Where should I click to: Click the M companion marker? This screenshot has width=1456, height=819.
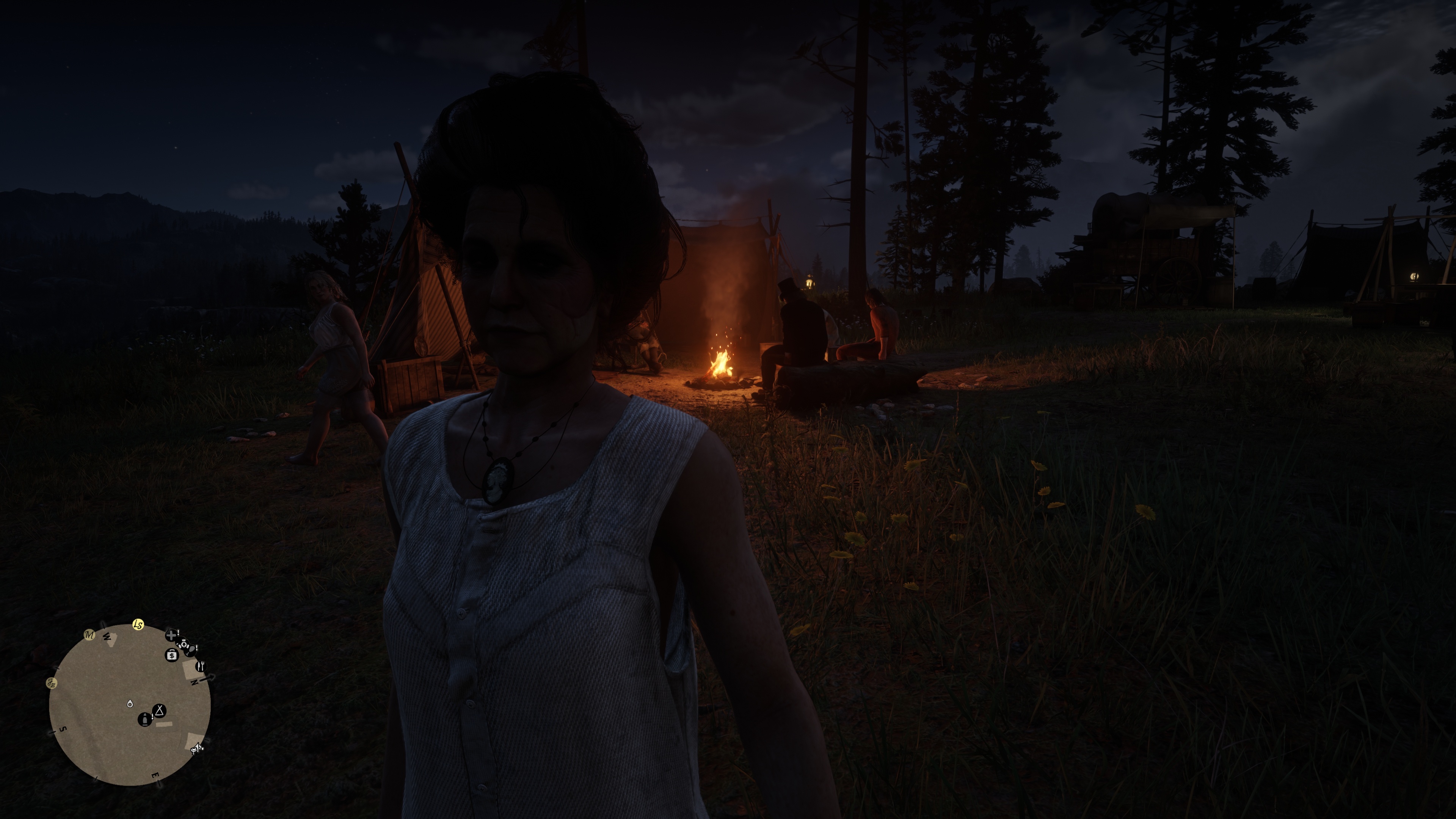tap(89, 635)
